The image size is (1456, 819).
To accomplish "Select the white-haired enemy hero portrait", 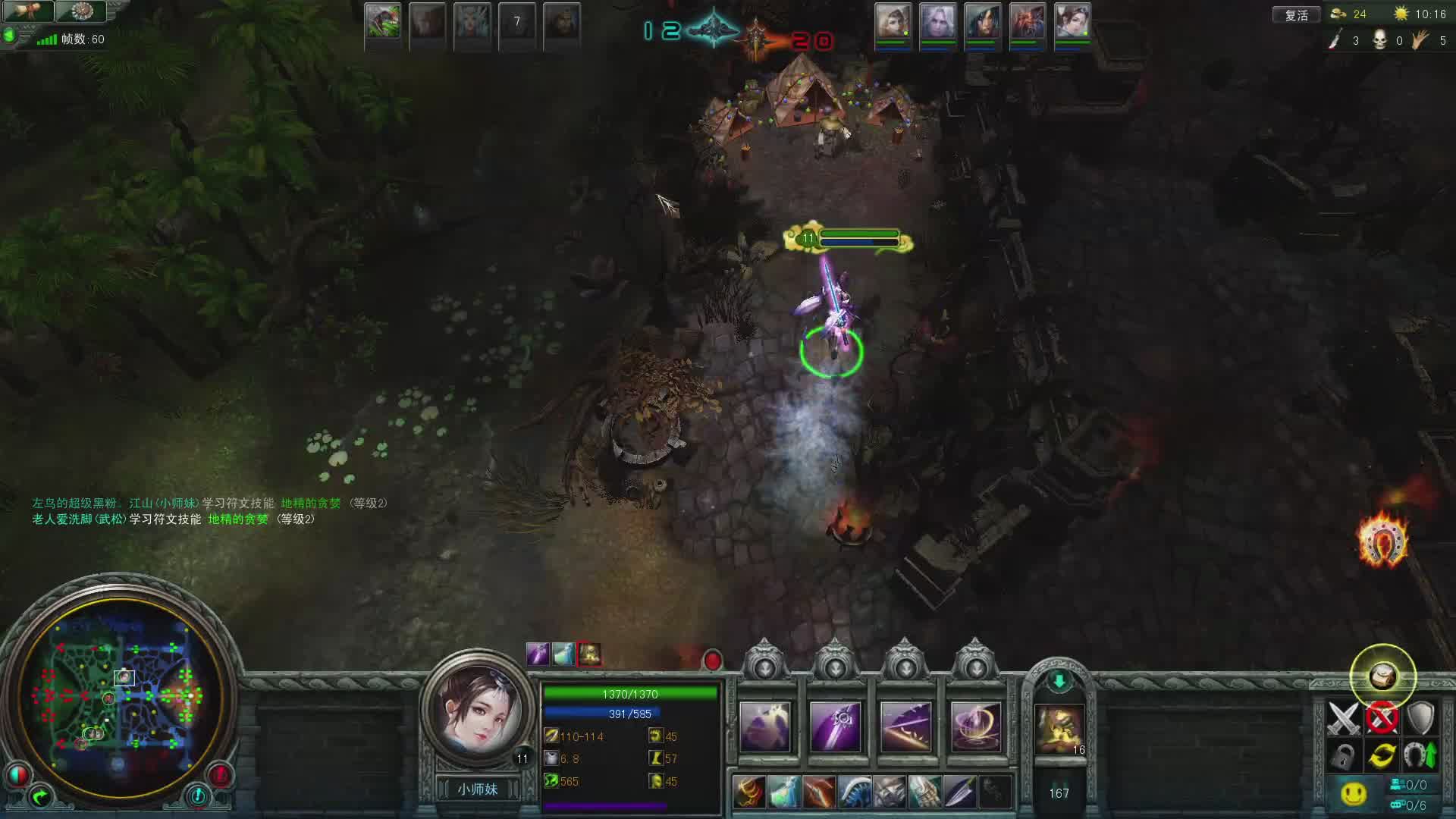I will [938, 23].
